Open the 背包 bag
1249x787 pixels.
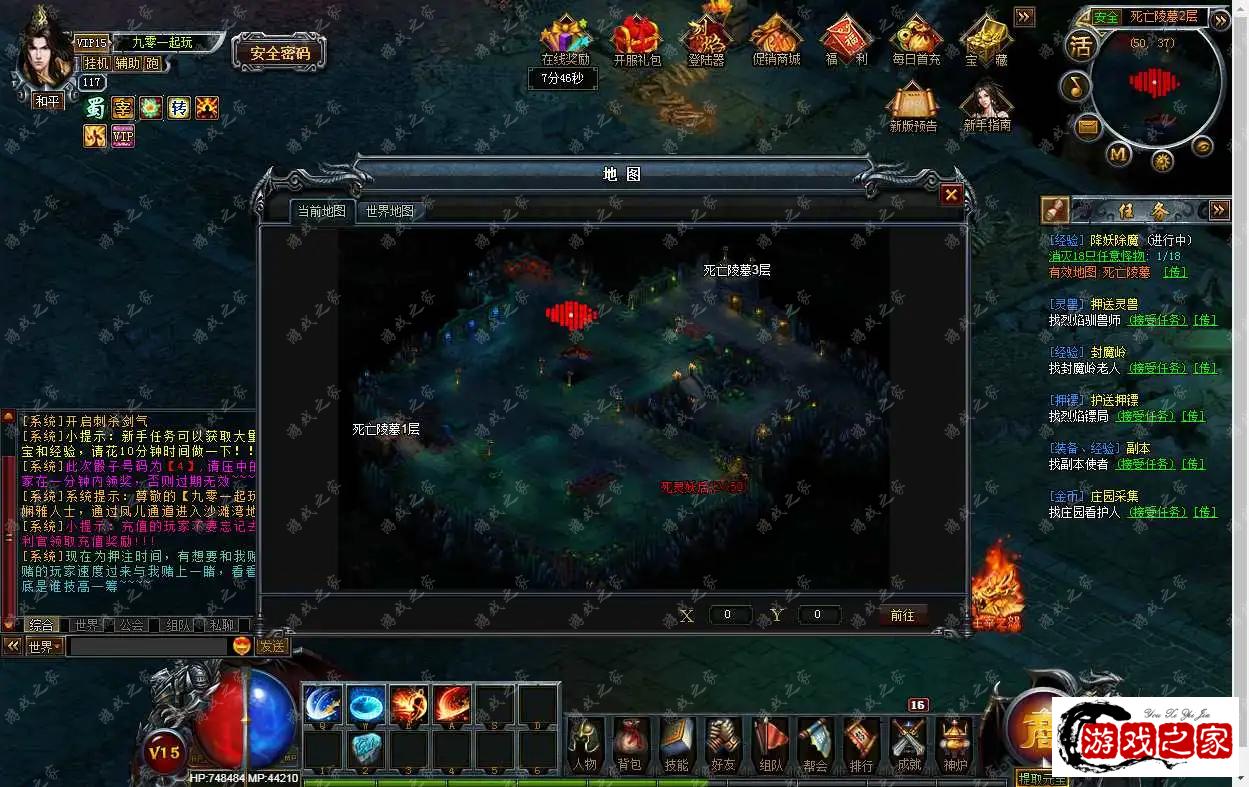629,744
